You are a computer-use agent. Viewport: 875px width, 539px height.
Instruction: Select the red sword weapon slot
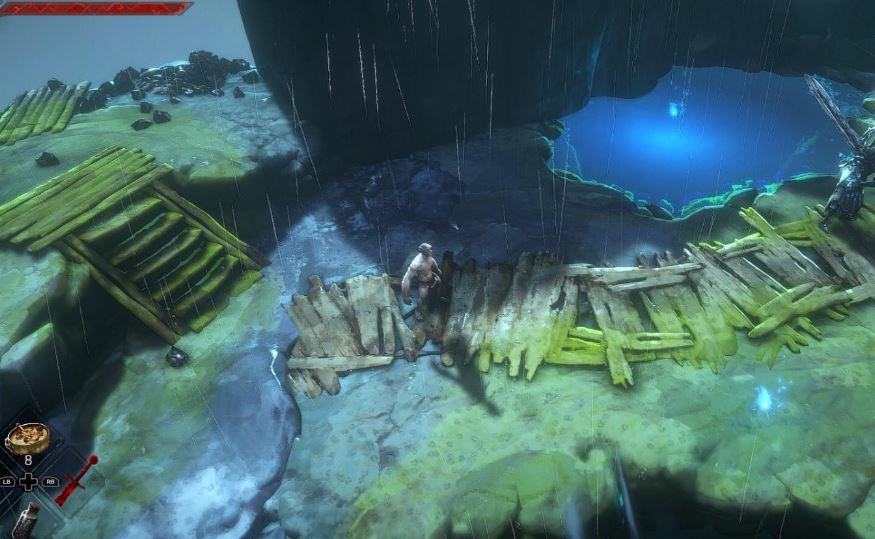click(x=76, y=479)
